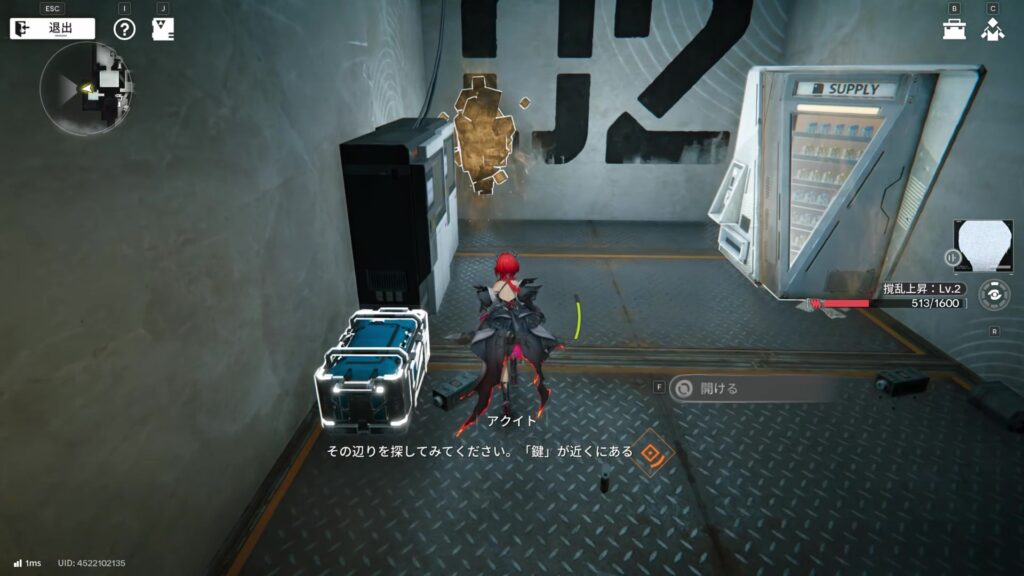The height and width of the screenshot is (576, 1024).
Task: Expand the circular minimap
Action: pos(86,88)
